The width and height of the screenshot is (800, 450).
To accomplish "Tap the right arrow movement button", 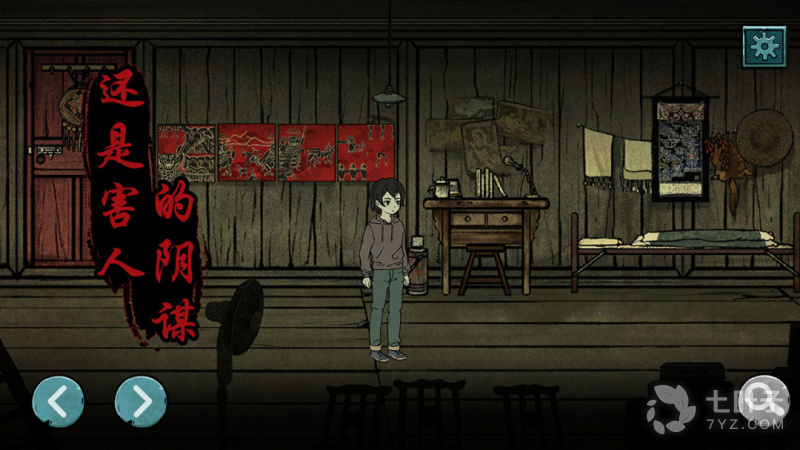I will [x=140, y=401].
